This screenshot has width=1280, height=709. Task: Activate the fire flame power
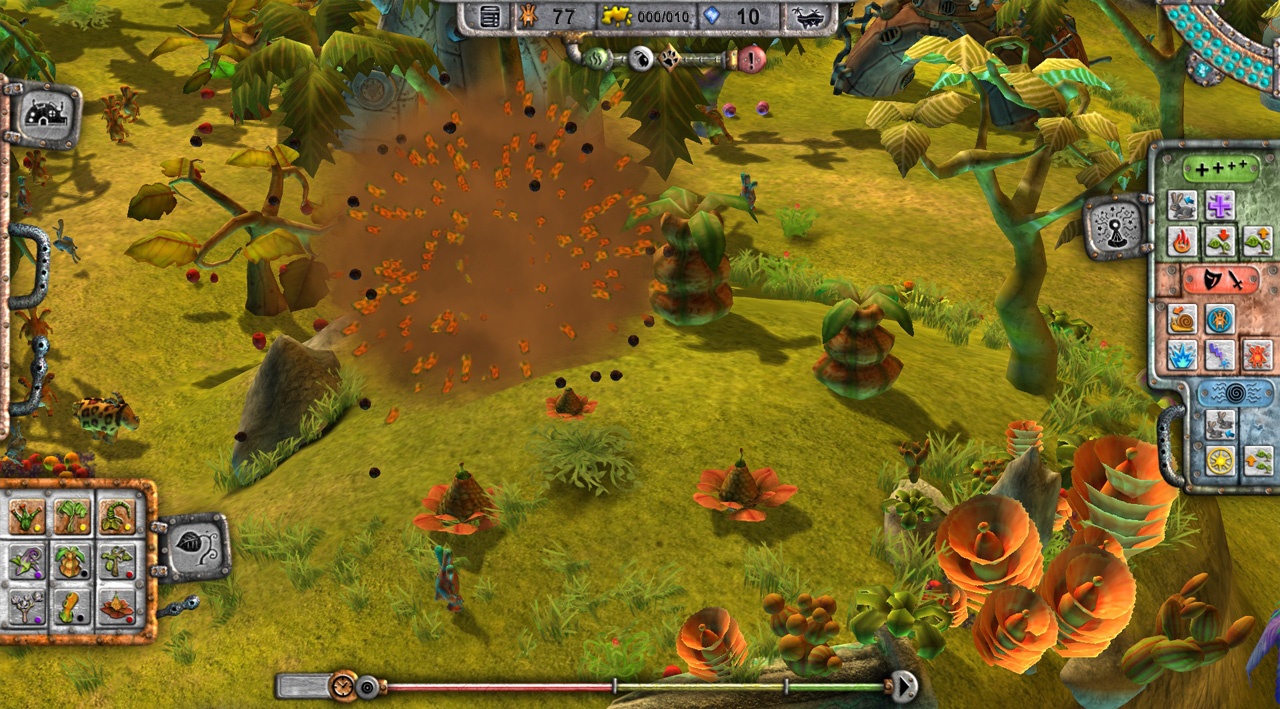[1182, 241]
